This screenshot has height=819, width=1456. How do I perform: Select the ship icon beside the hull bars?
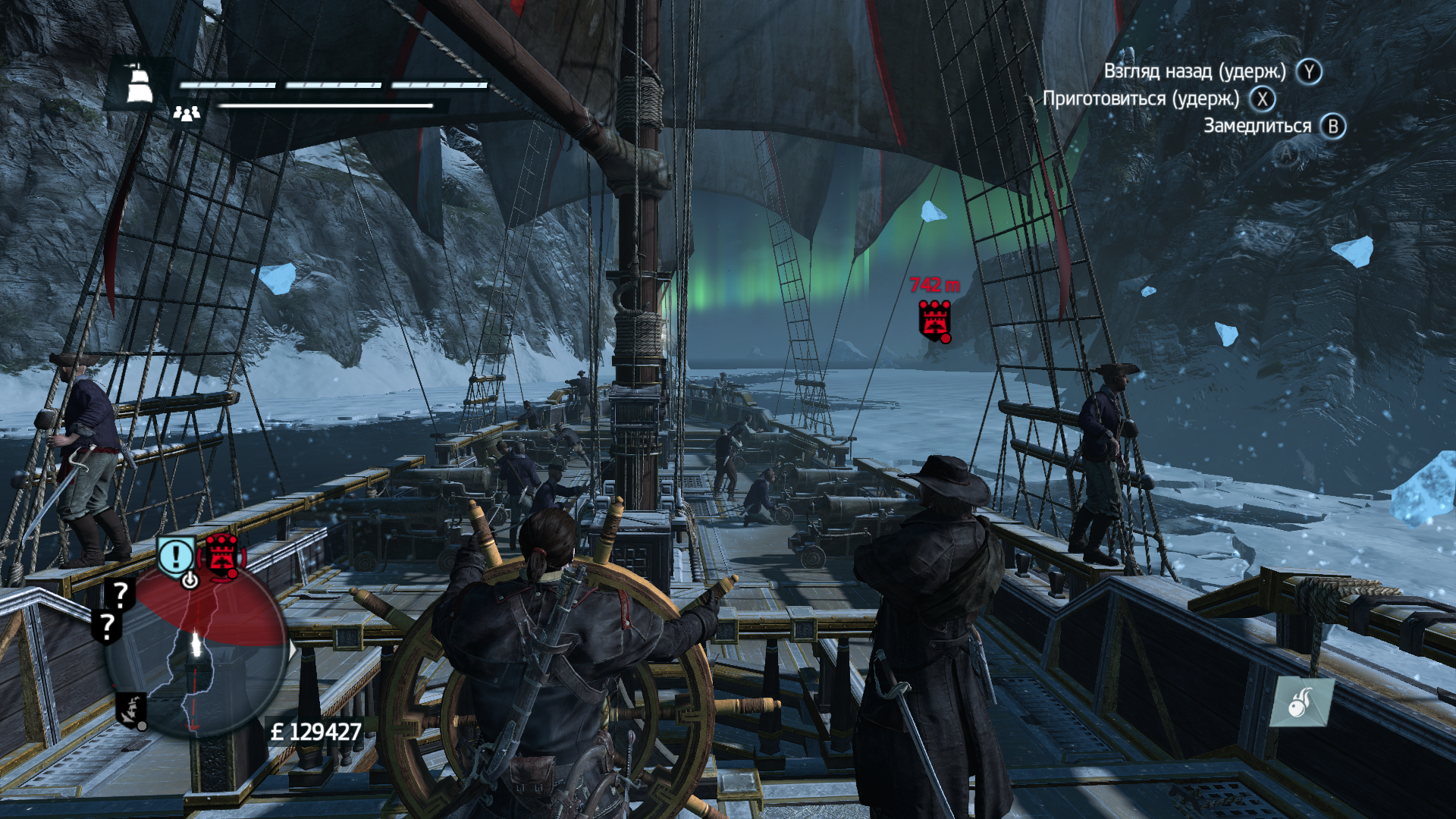tap(138, 83)
